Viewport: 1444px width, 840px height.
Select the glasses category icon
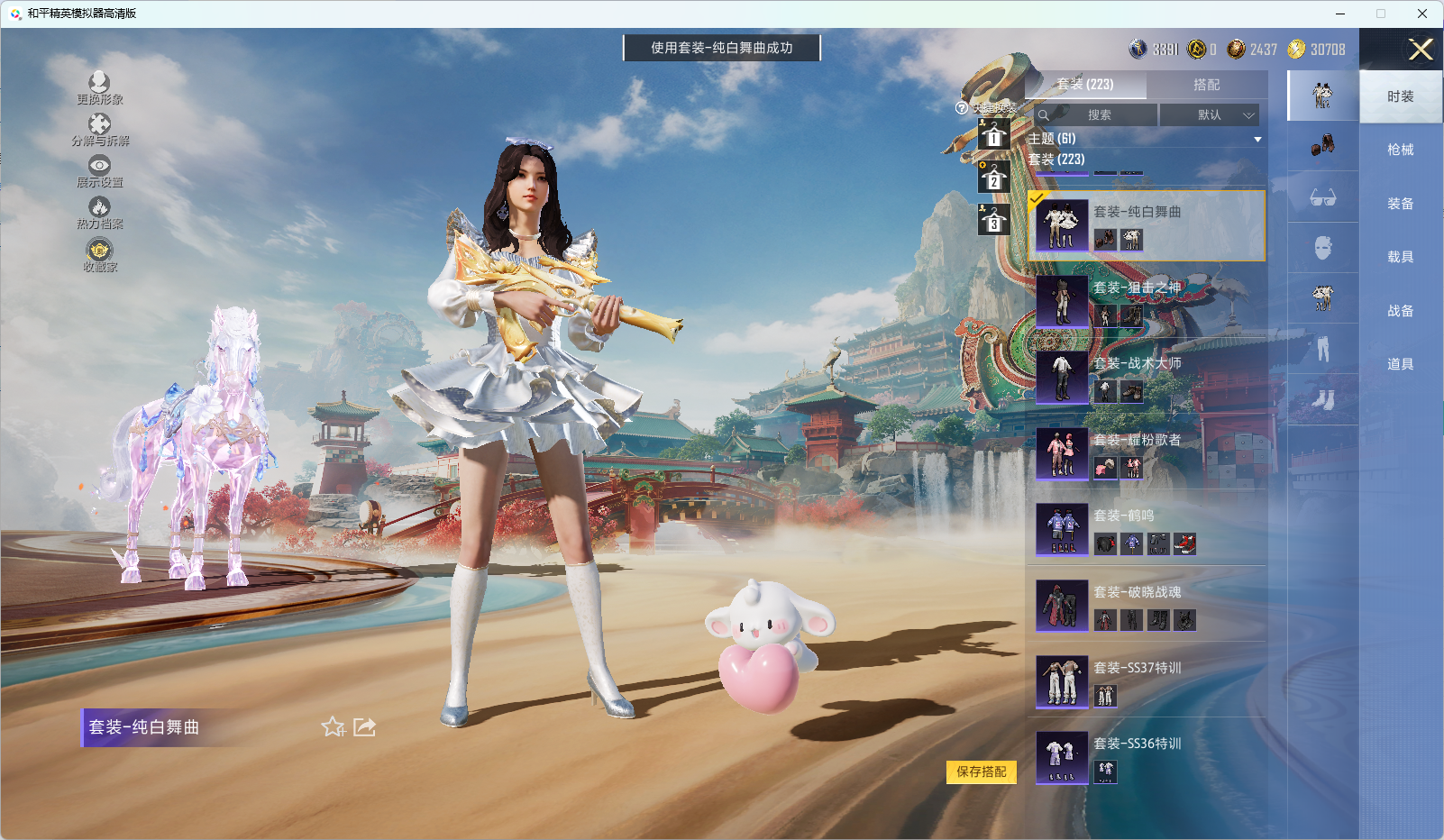tap(1323, 198)
